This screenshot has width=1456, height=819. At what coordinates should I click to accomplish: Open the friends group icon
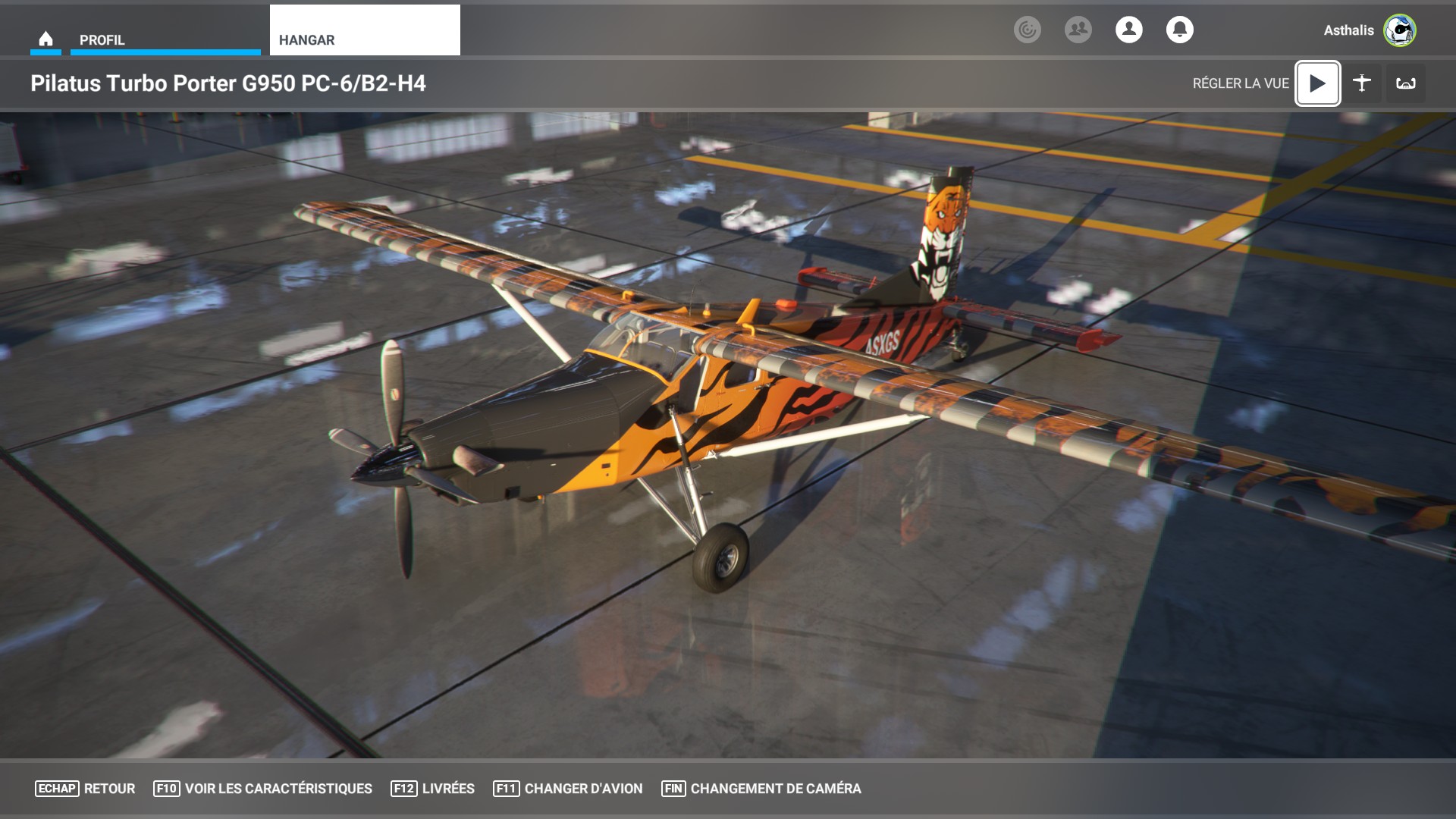tap(1078, 30)
